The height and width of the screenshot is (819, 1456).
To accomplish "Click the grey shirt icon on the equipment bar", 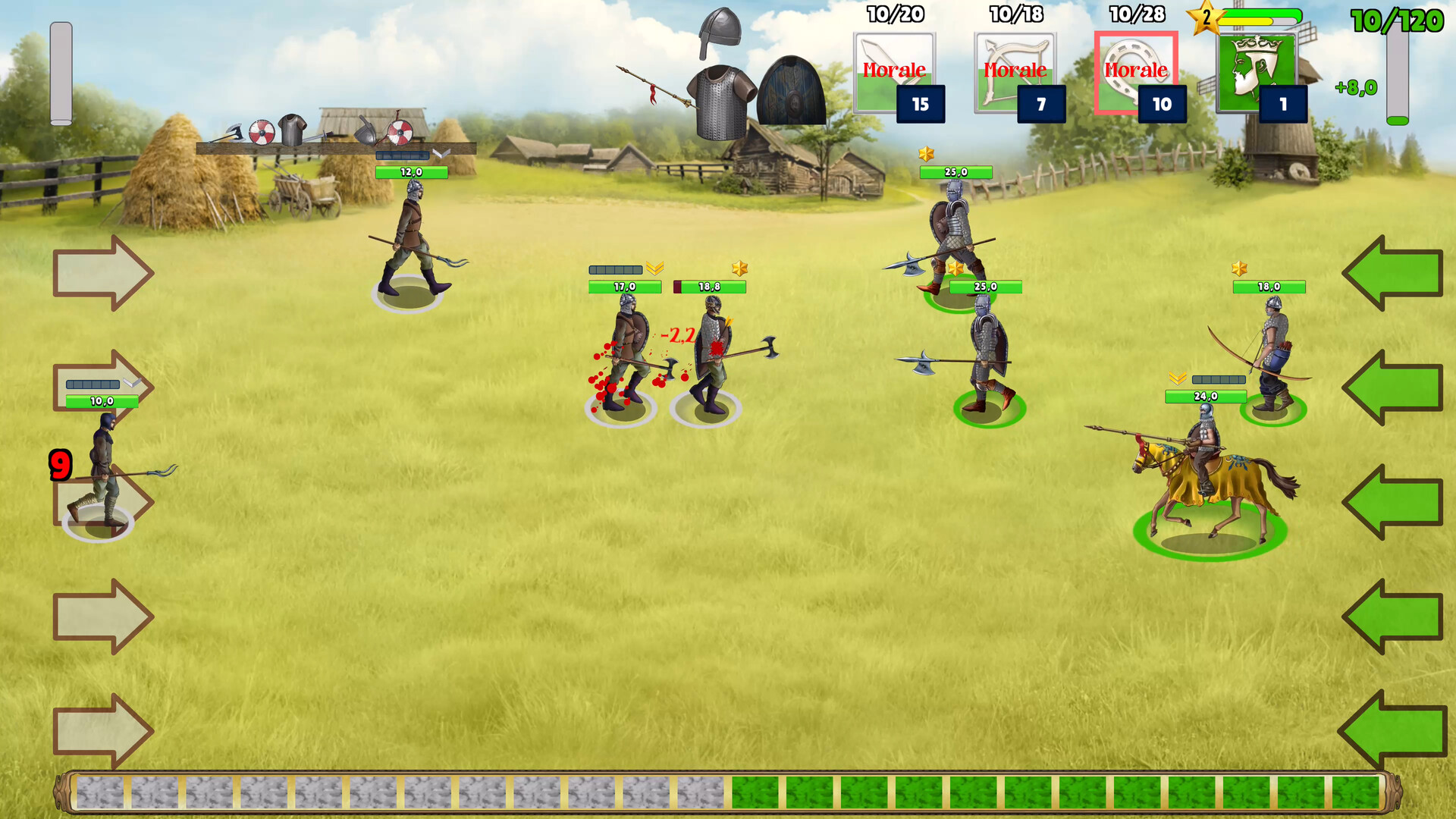I will (x=293, y=130).
